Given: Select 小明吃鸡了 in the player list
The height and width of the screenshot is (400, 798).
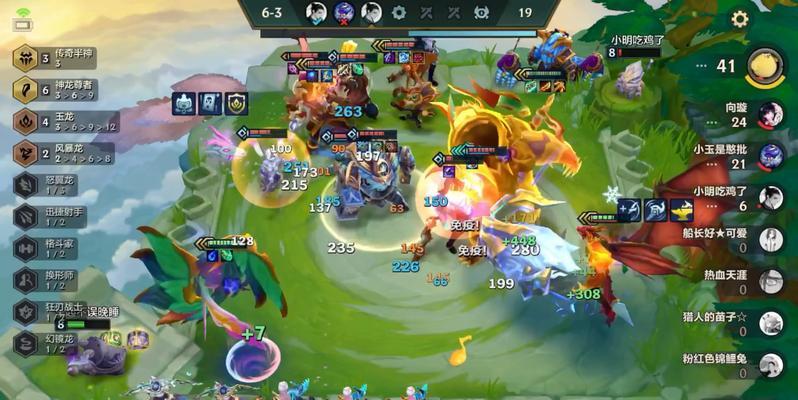Looking at the screenshot, I should [769, 198].
